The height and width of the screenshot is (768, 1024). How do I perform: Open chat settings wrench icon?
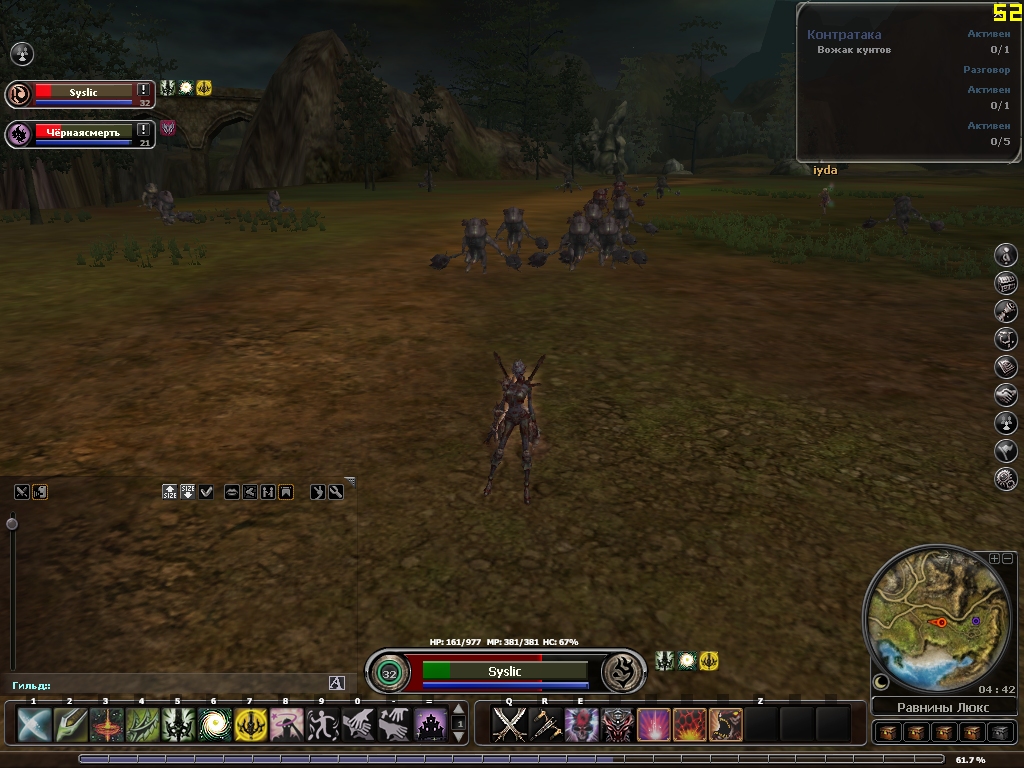[336, 491]
